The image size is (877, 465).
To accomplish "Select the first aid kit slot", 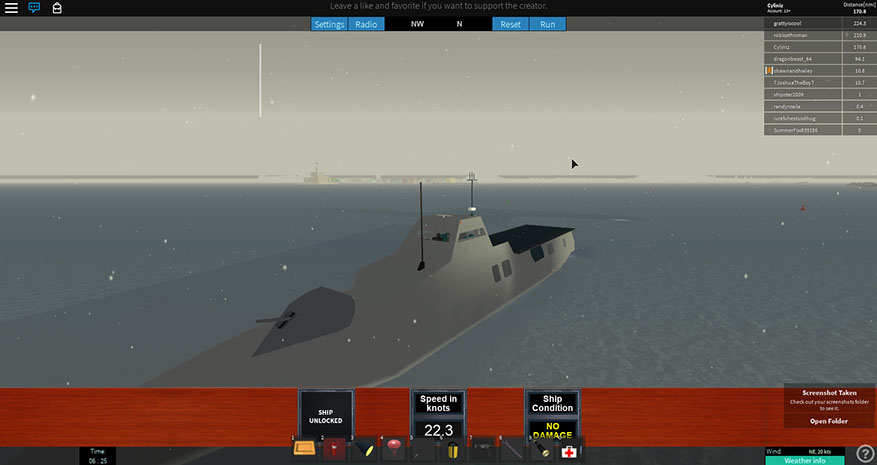I will pos(569,451).
